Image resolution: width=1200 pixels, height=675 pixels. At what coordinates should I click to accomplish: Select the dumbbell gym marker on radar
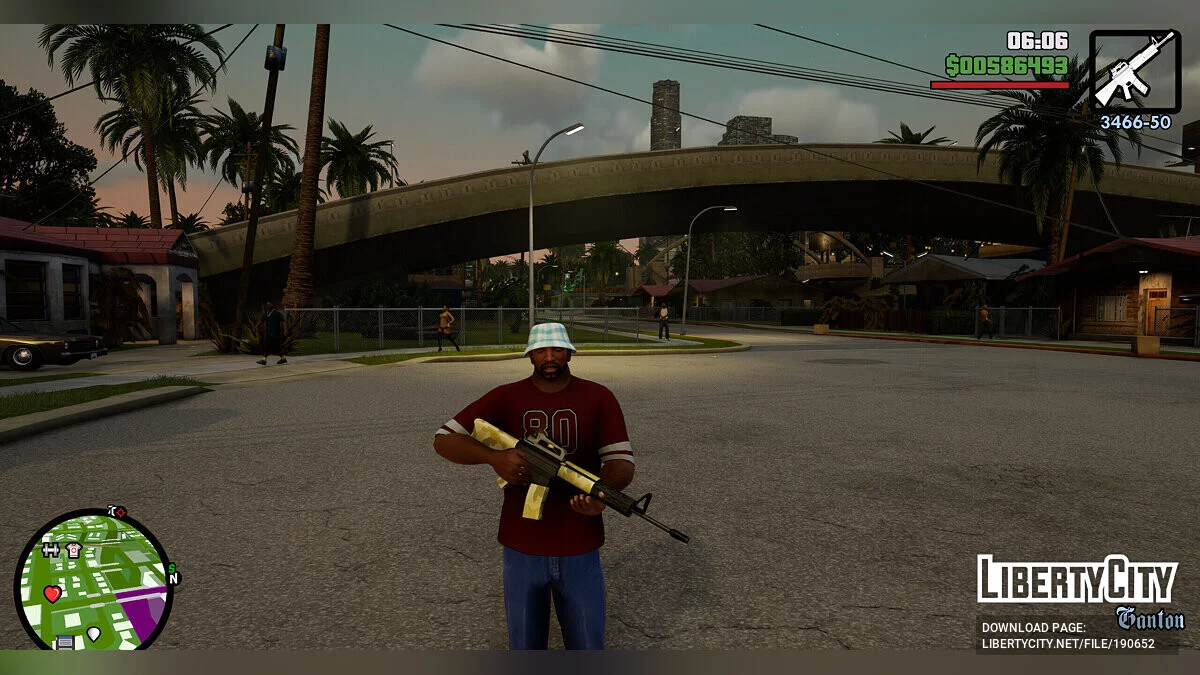(x=51, y=550)
